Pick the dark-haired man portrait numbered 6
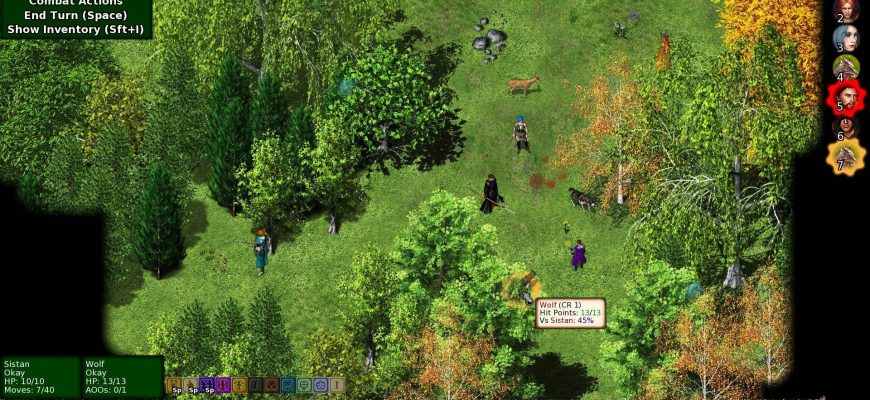 coord(846,128)
